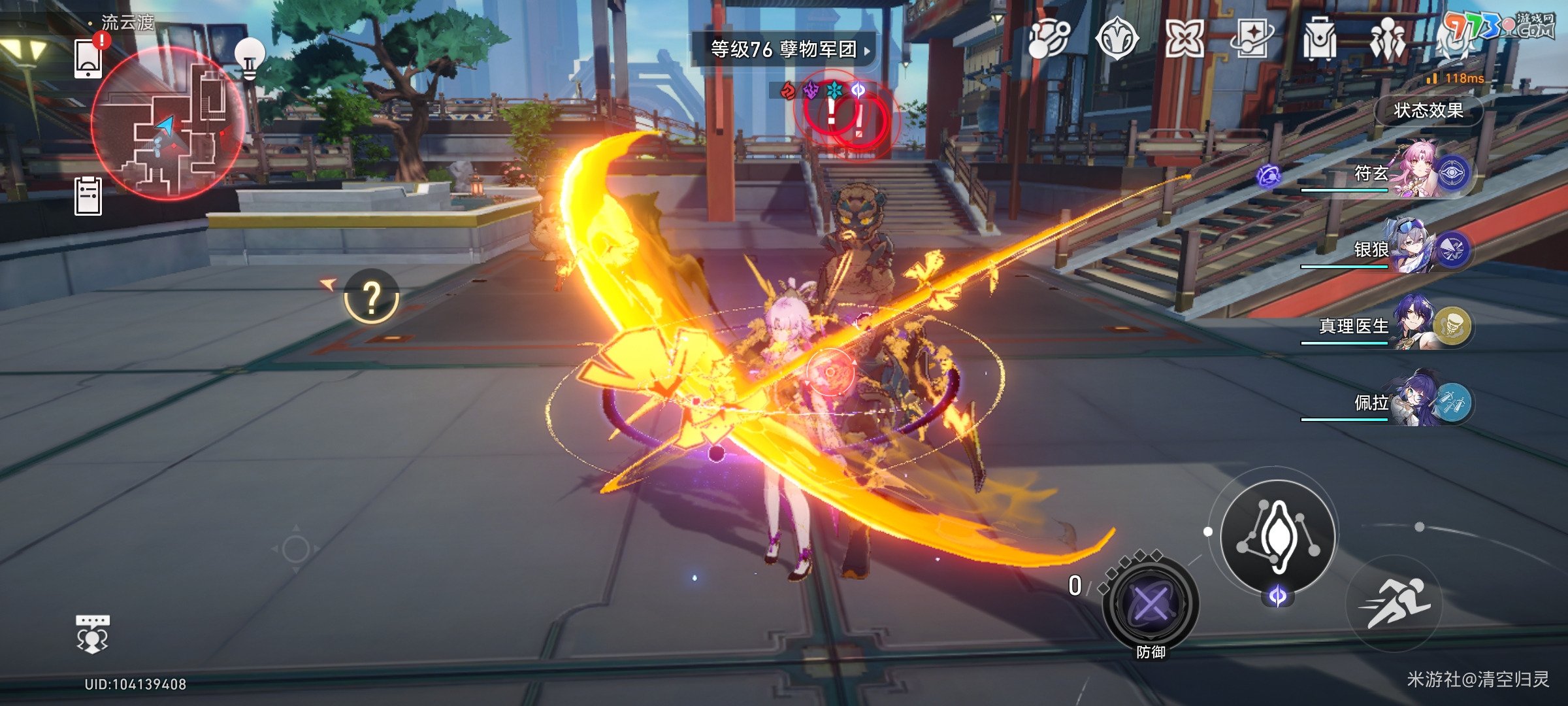Use the basic attack button
This screenshot has width=1568, height=706.
(x=1277, y=536)
